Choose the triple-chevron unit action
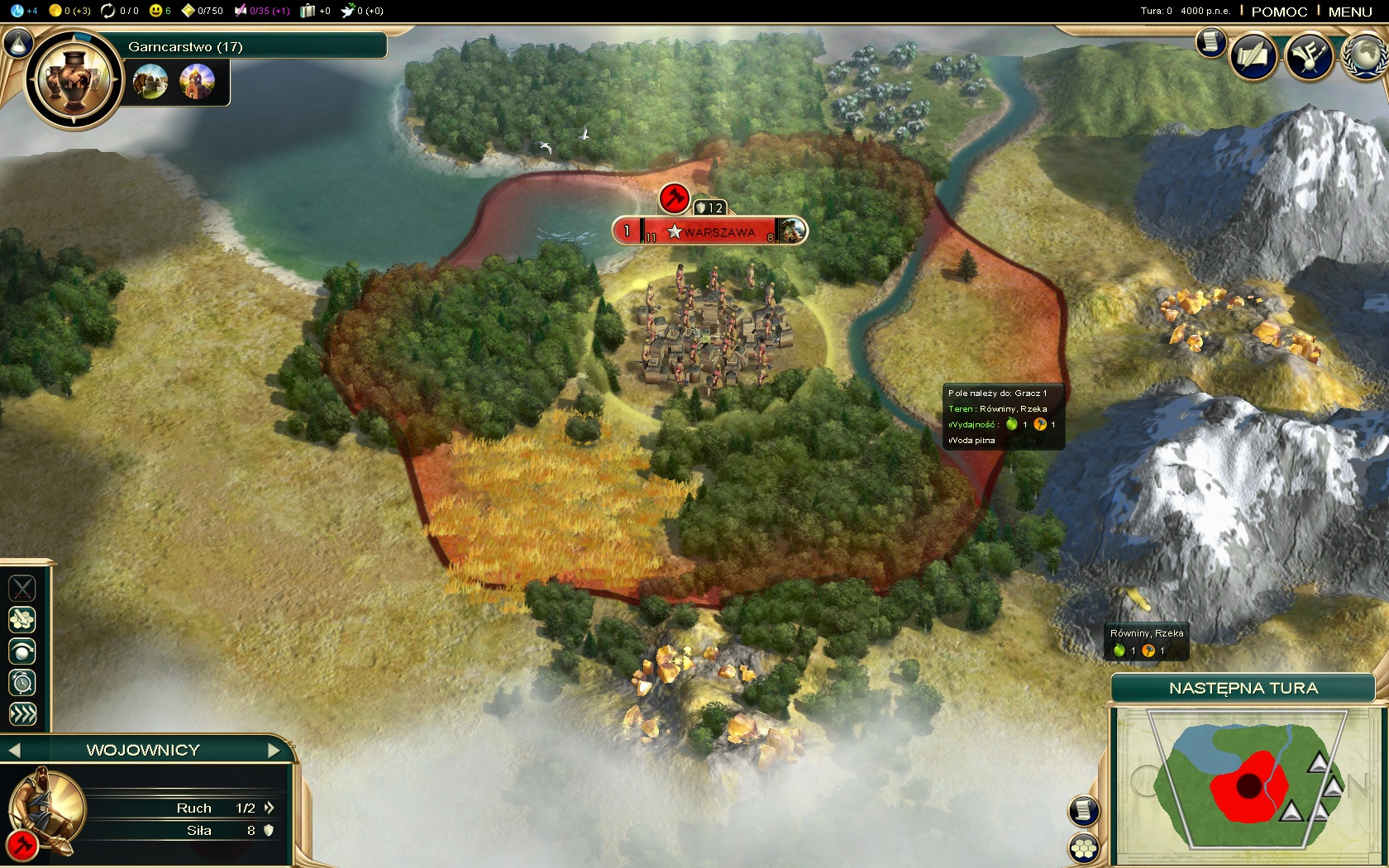Screen dimensions: 1389x868 (22, 714)
